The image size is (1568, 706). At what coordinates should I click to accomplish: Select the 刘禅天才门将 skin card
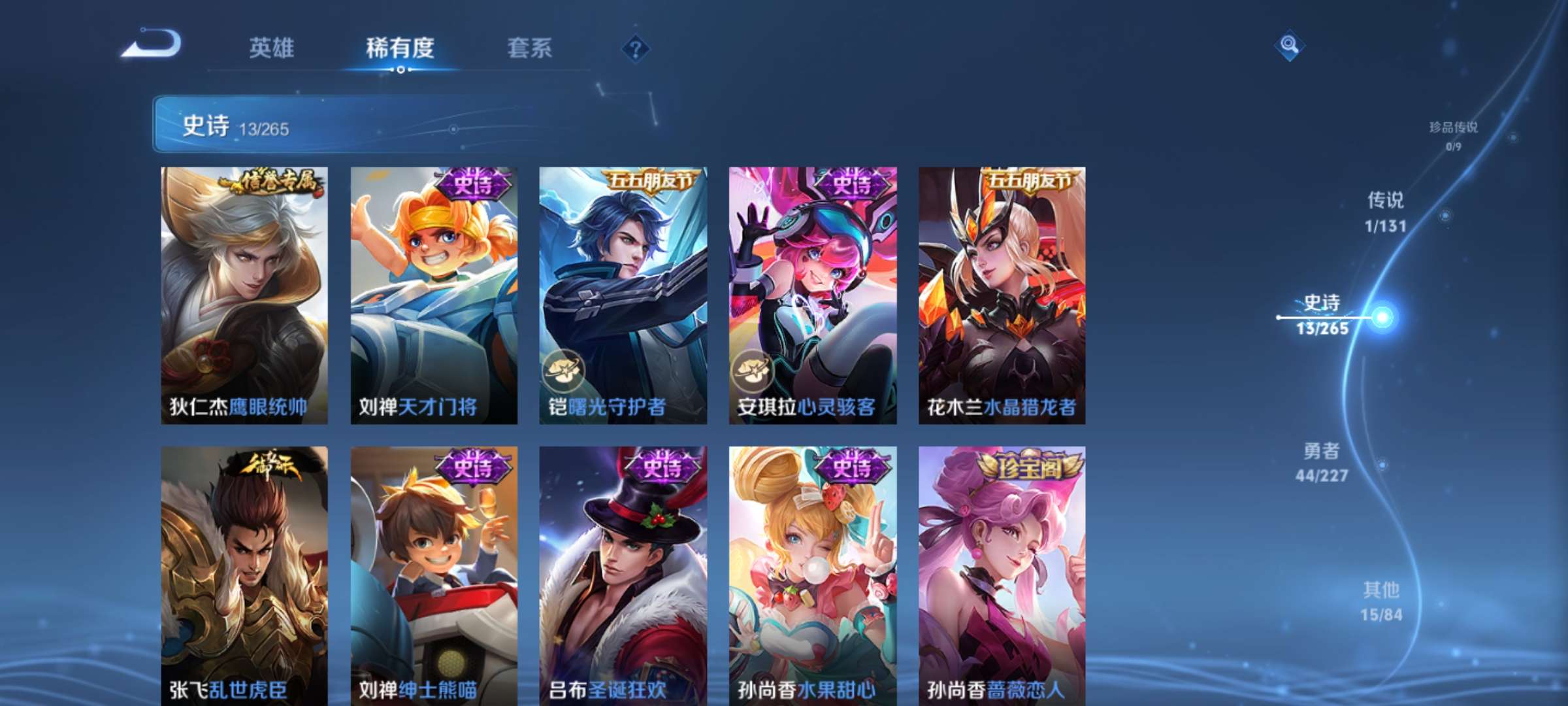point(432,291)
